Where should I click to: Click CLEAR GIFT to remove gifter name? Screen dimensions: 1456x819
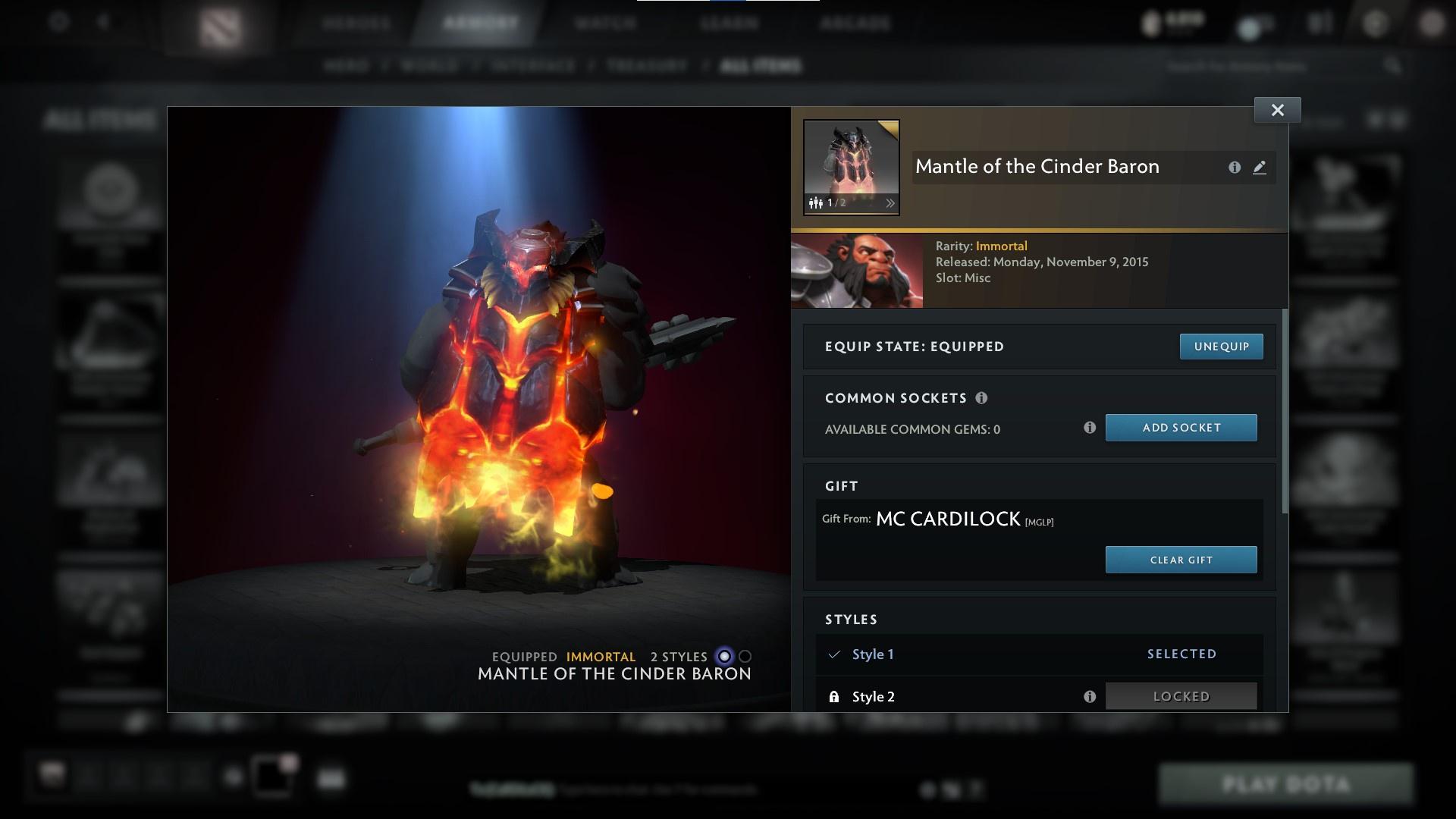(x=1181, y=560)
